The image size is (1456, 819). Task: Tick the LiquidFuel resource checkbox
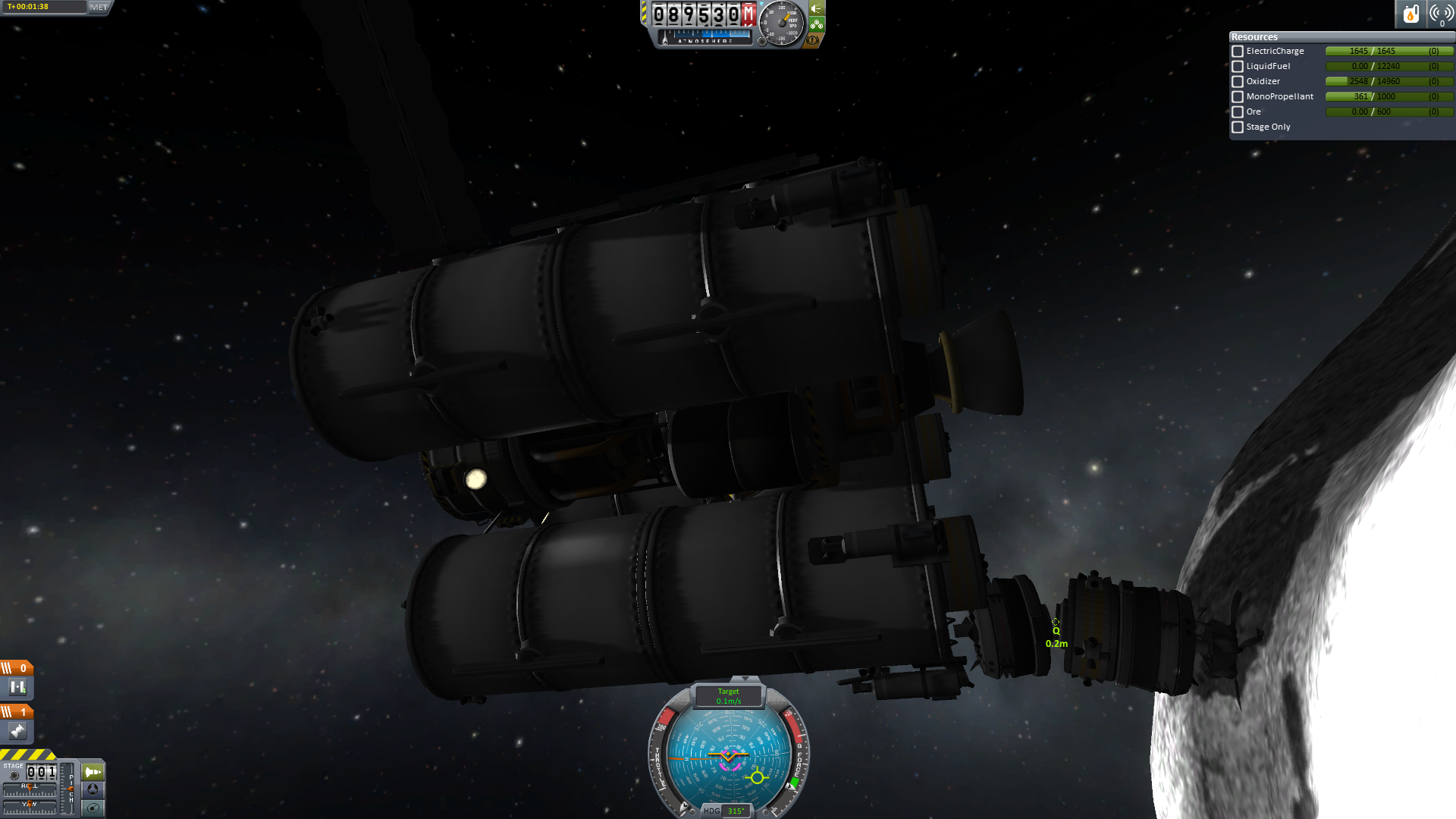(1238, 67)
